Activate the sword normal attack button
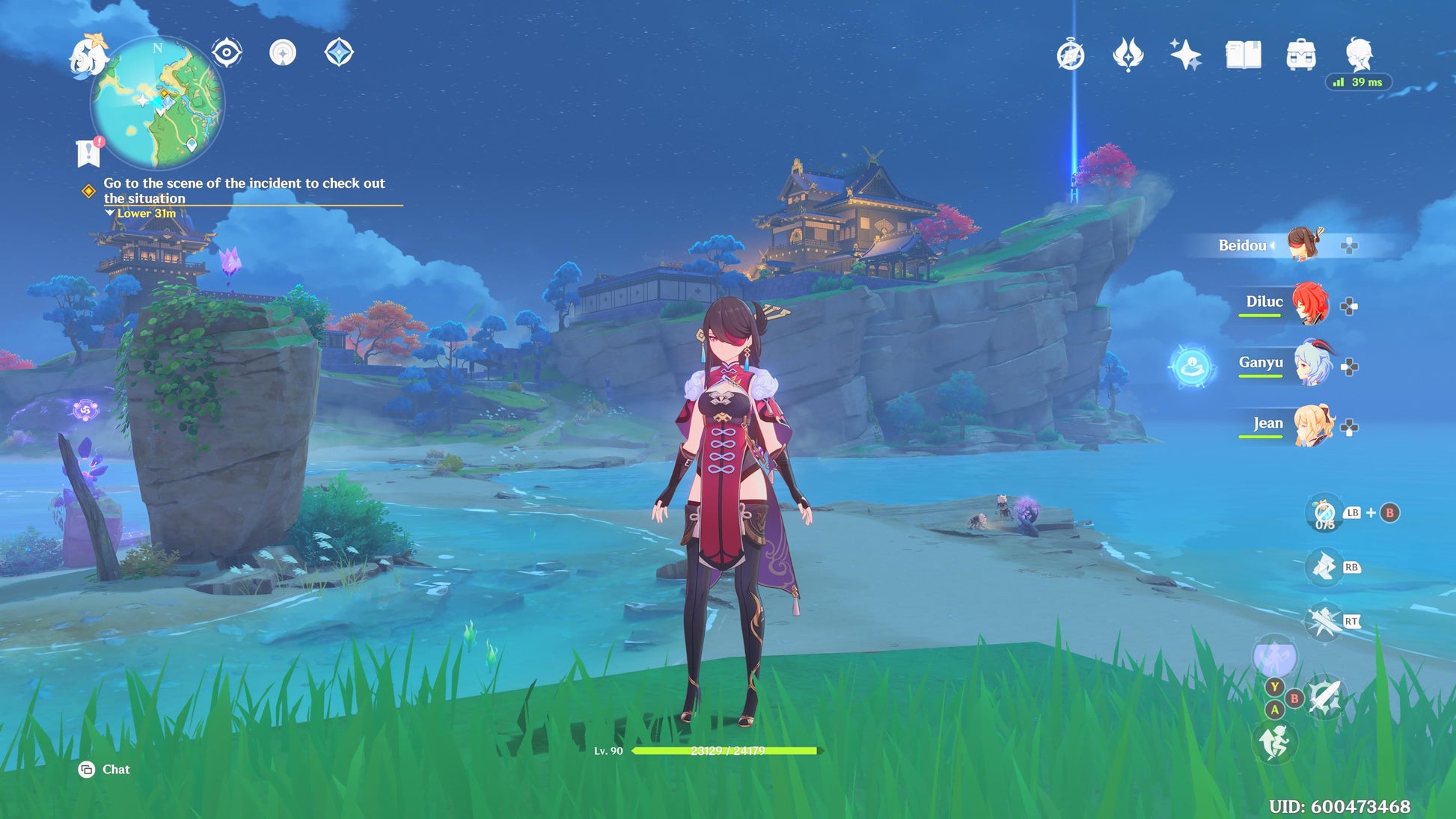This screenshot has width=1456, height=819. 1325,698
